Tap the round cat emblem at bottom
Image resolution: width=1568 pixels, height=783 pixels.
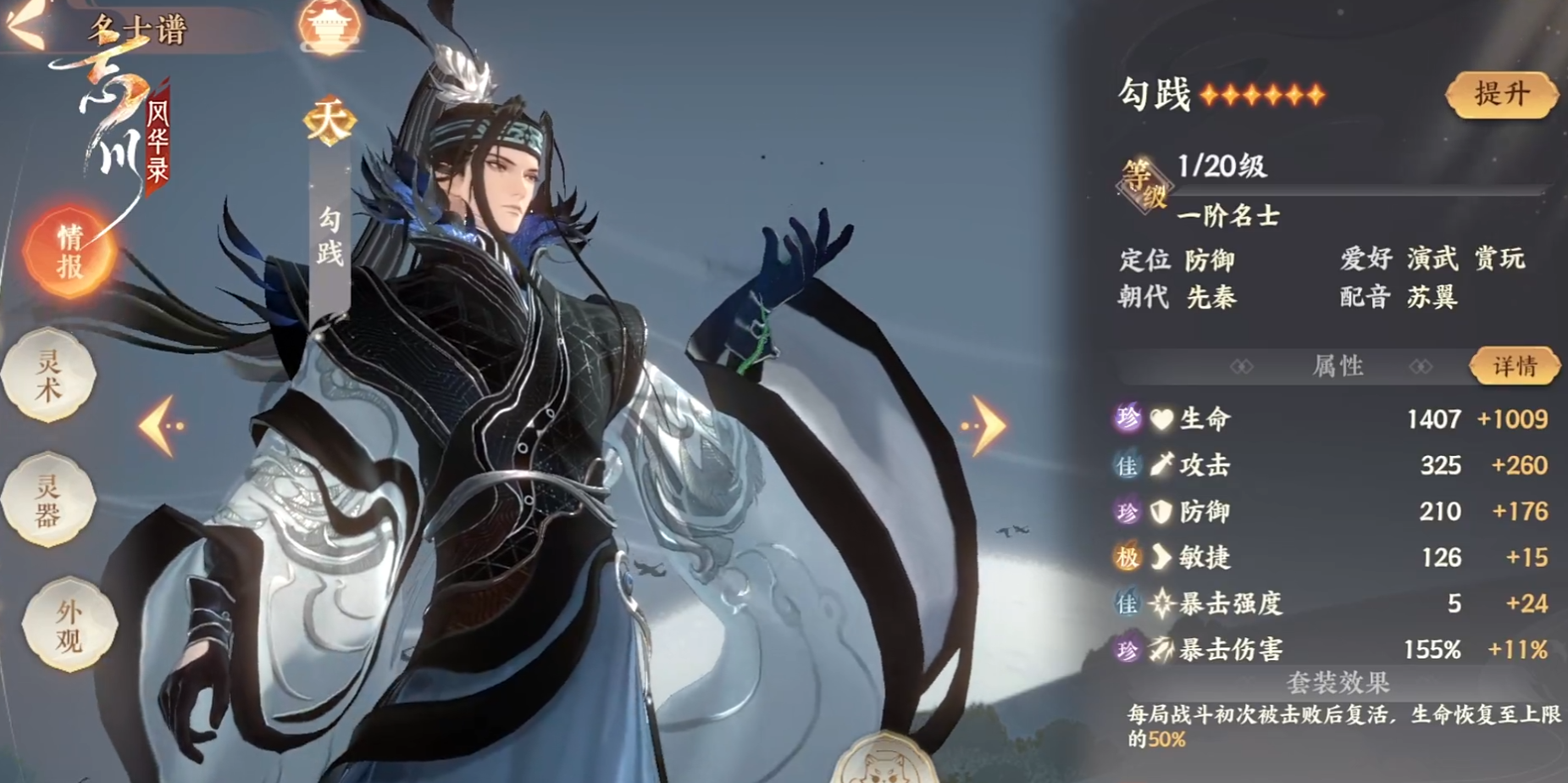[885, 760]
